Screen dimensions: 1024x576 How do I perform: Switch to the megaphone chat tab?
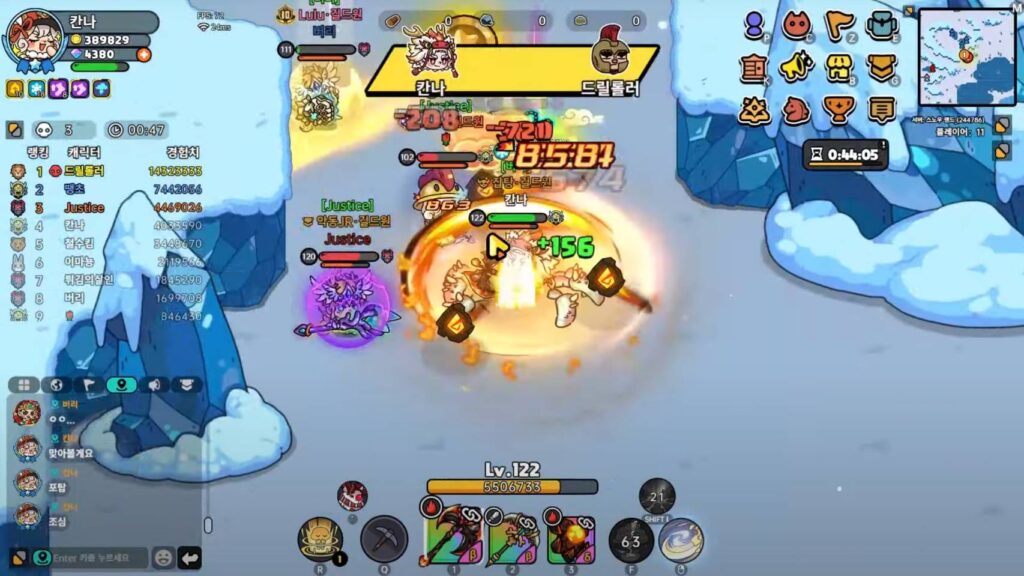[x=155, y=385]
